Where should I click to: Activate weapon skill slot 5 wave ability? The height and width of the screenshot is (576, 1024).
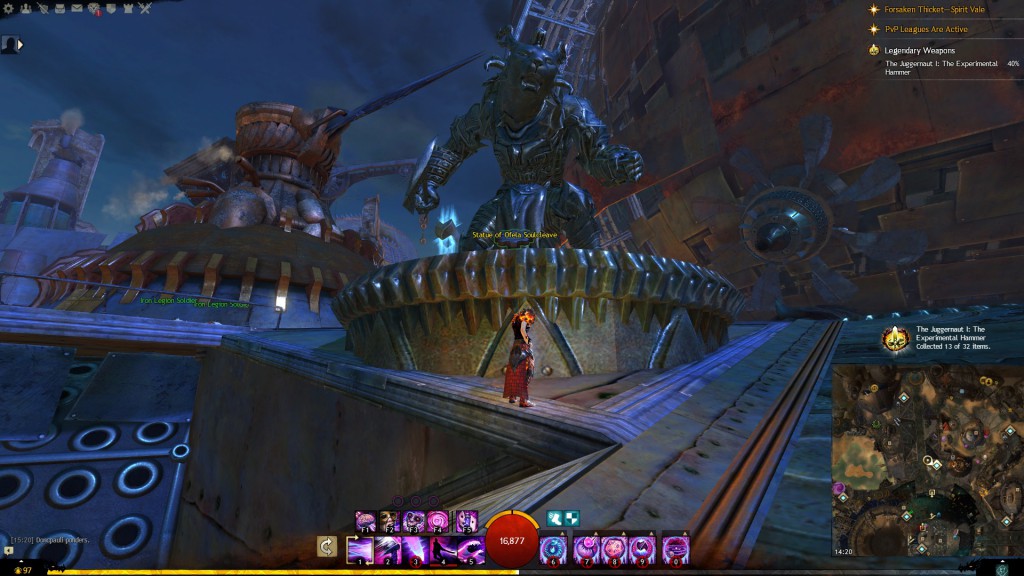(471, 550)
